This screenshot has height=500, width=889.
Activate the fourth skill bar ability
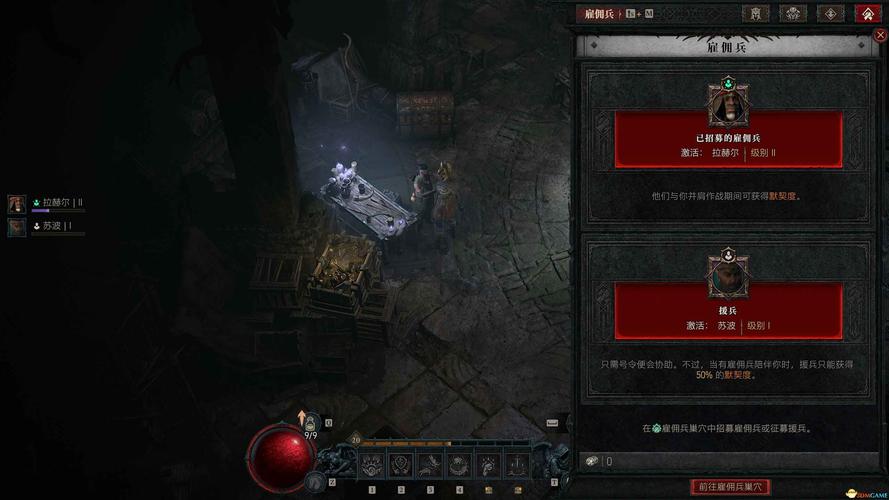459,464
